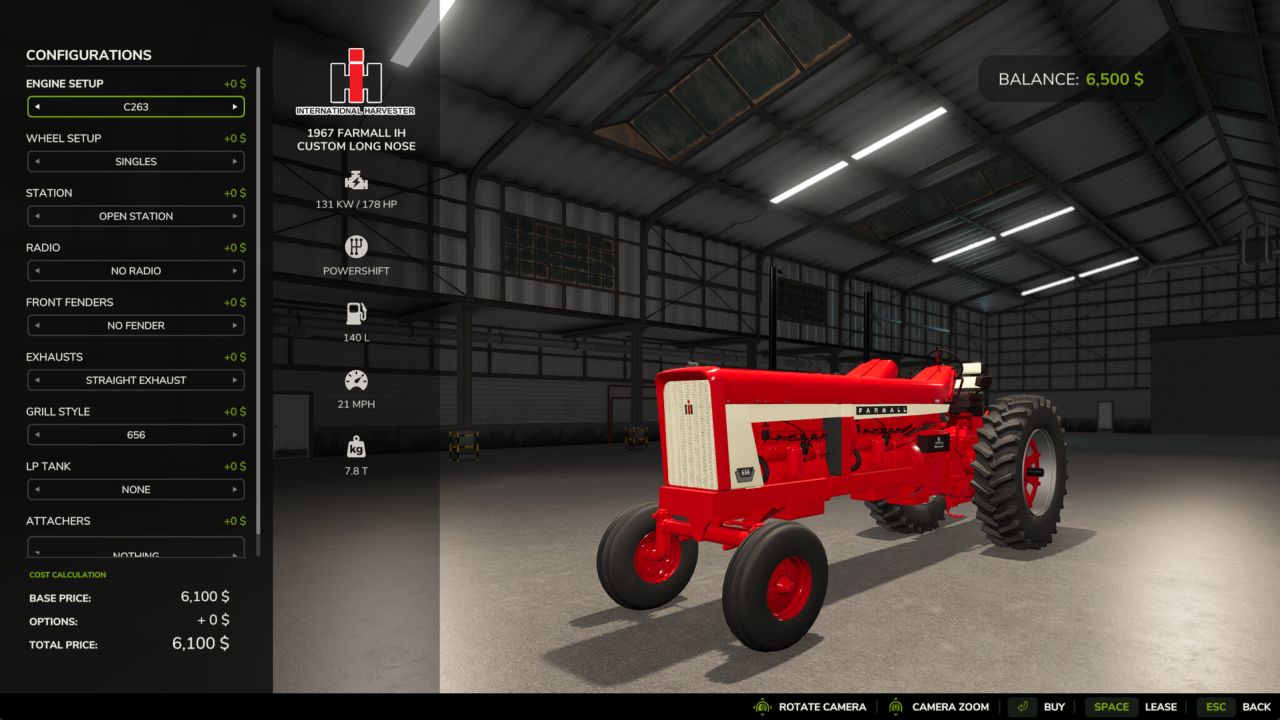Click the weight stat icon
The height and width of the screenshot is (720, 1280).
click(356, 446)
